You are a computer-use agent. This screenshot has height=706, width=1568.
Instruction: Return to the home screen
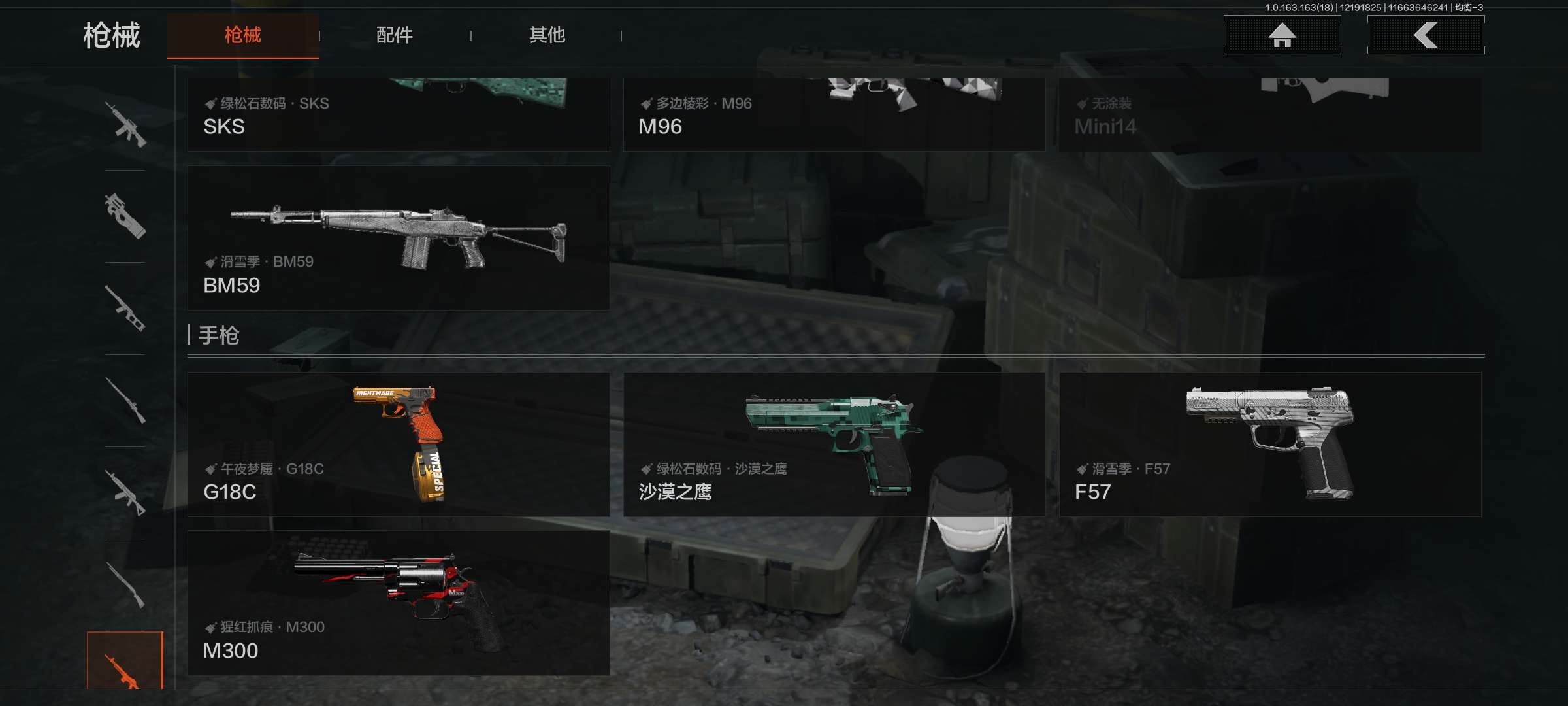pyautogui.click(x=1282, y=35)
